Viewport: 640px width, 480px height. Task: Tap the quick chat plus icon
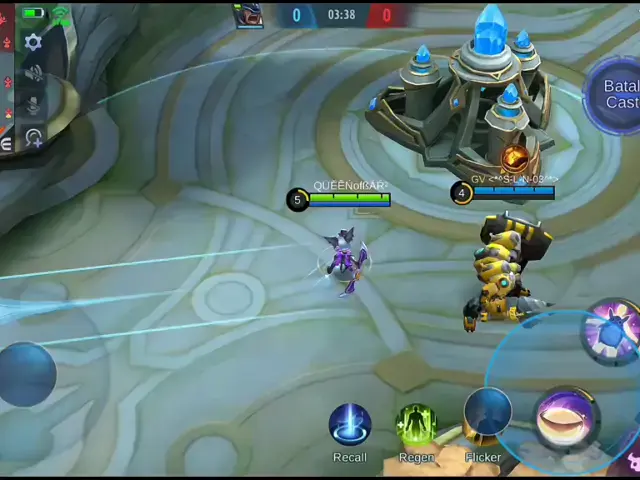[x=33, y=138]
